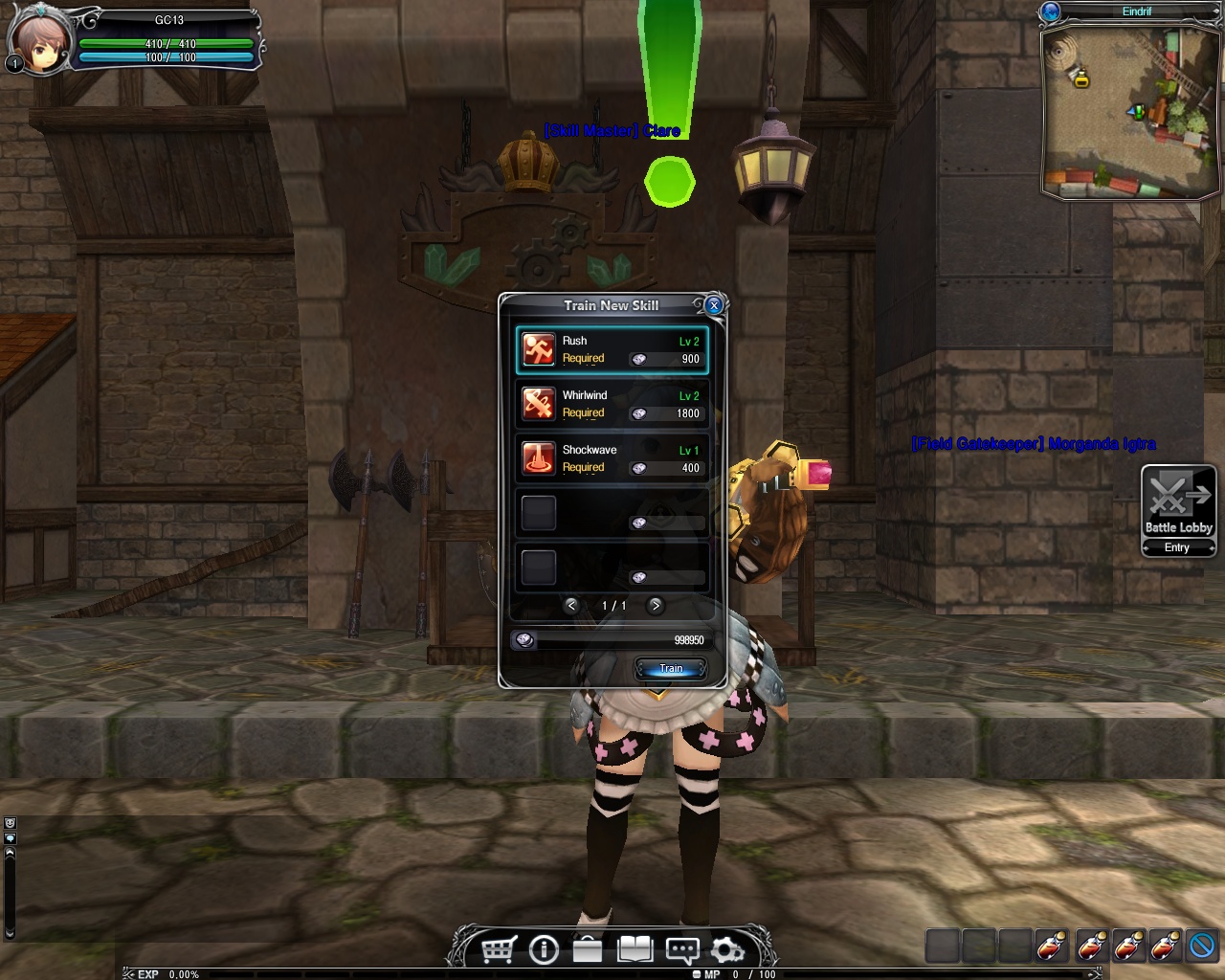The width and height of the screenshot is (1225, 980).
Task: Open the gear settings menu
Action: click(x=727, y=949)
